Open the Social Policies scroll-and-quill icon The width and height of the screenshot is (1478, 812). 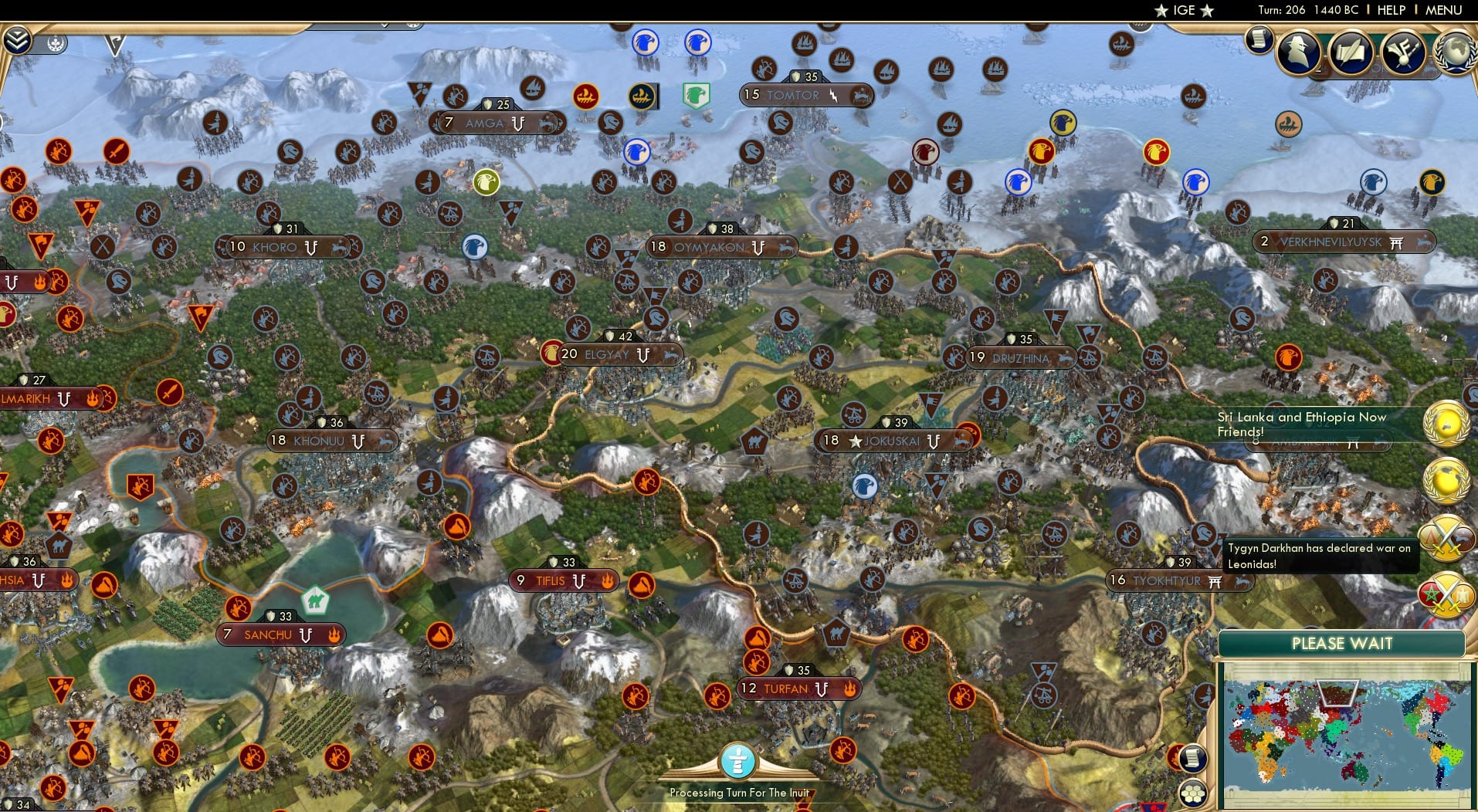(1351, 52)
